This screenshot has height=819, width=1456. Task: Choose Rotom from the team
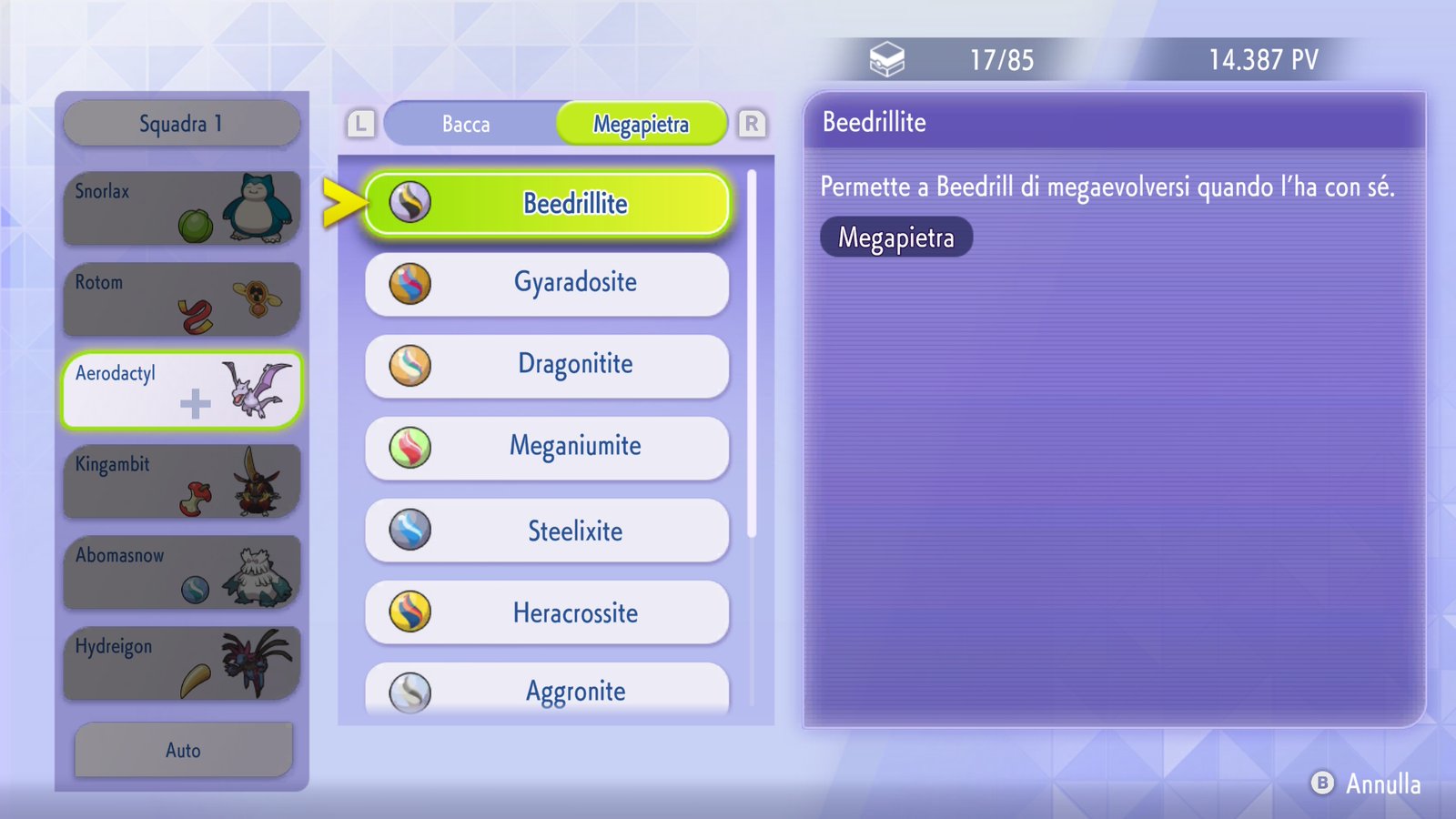pos(182,299)
